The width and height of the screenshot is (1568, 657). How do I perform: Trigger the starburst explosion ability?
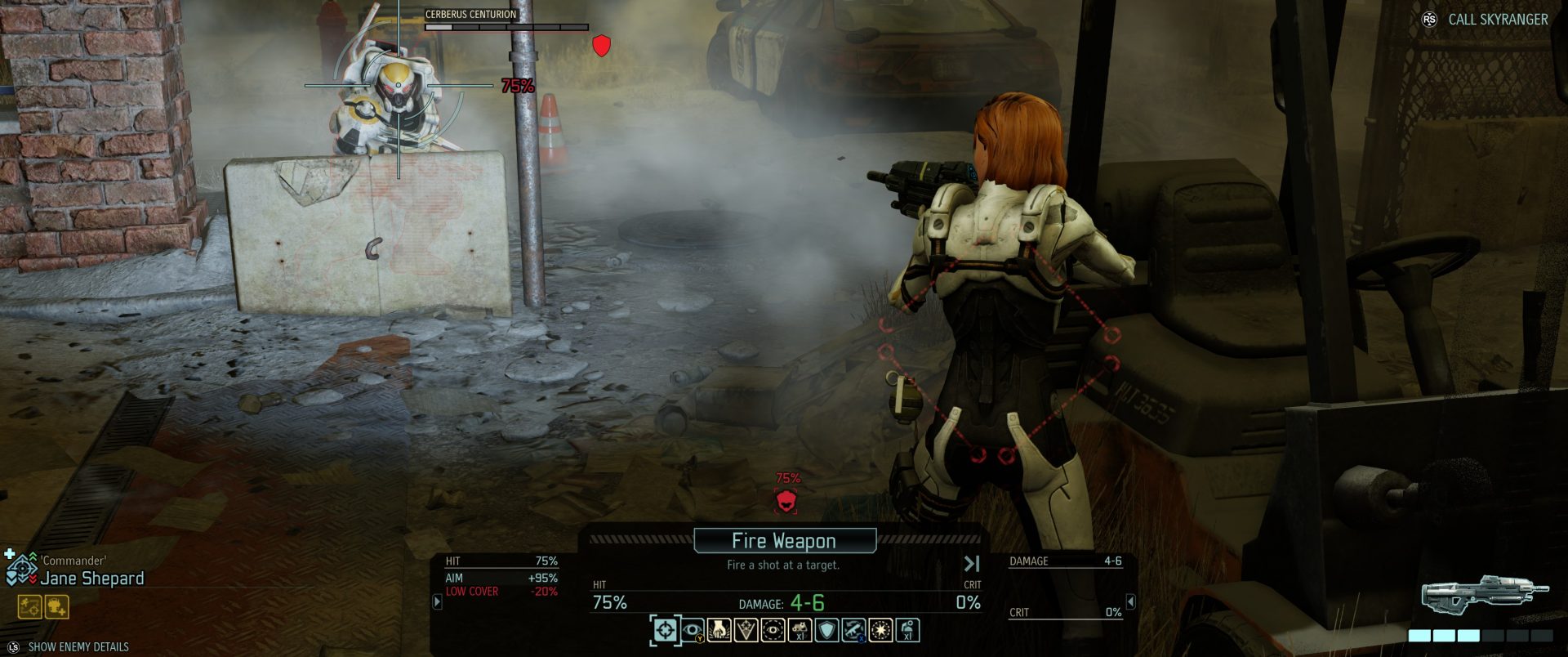880,630
